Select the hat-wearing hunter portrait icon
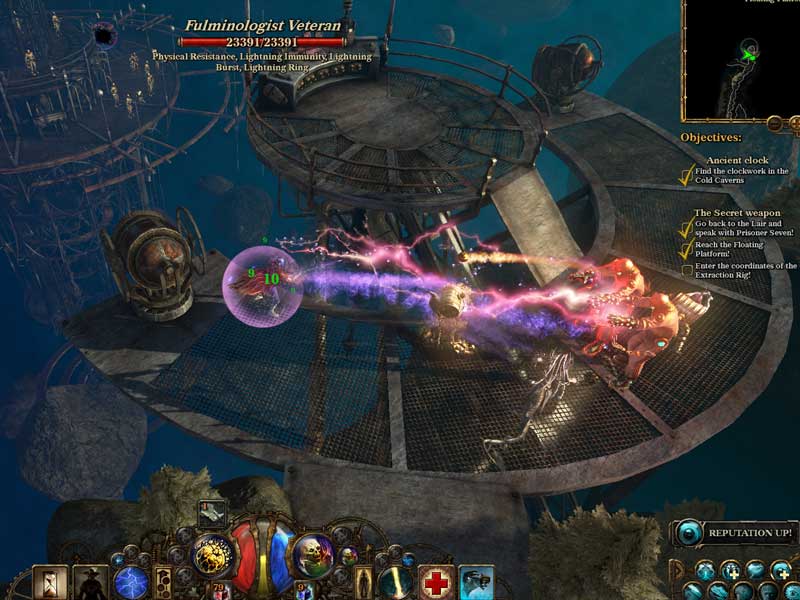This screenshot has height=600, width=800. coord(90,582)
